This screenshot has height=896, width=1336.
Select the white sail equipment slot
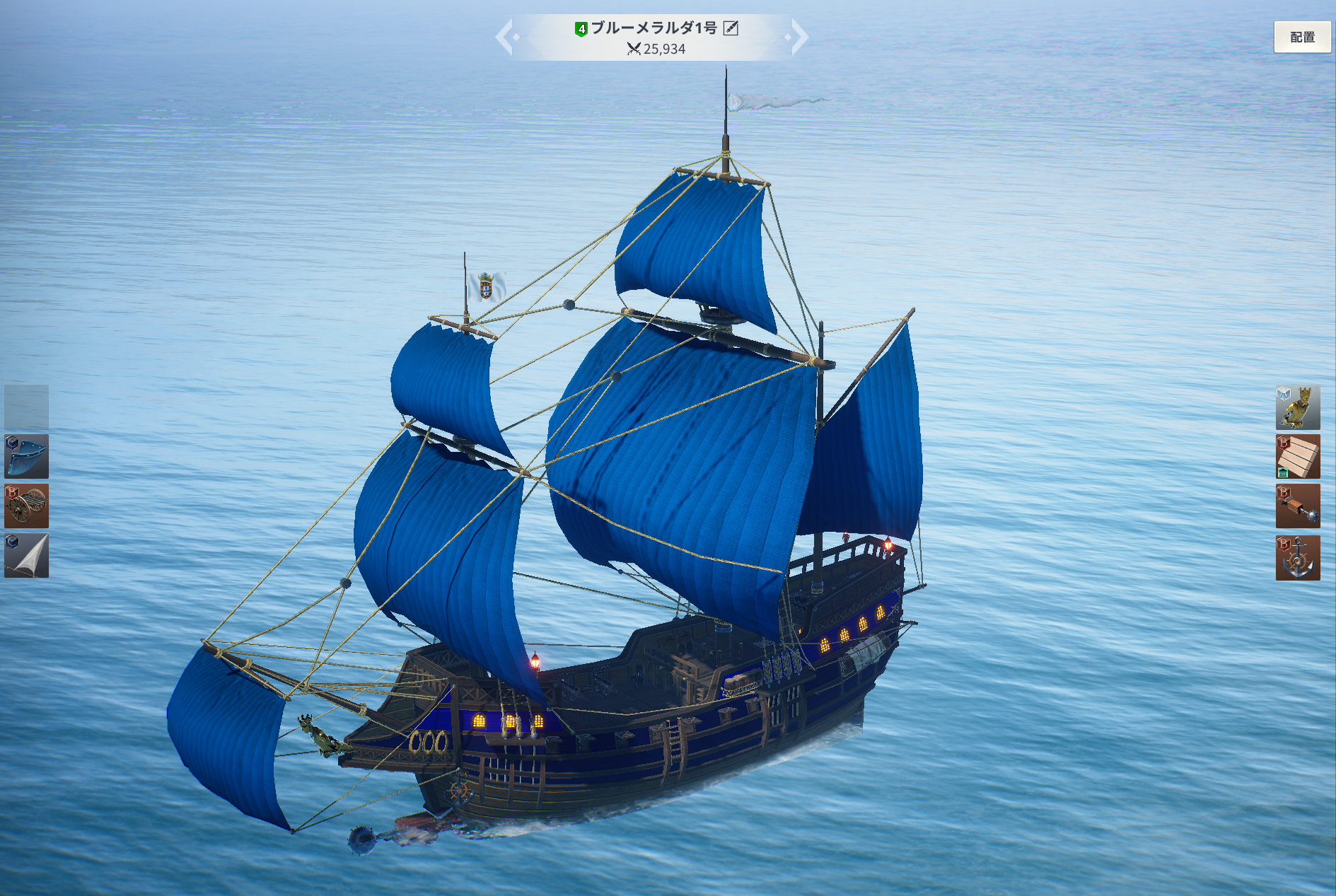(x=27, y=556)
